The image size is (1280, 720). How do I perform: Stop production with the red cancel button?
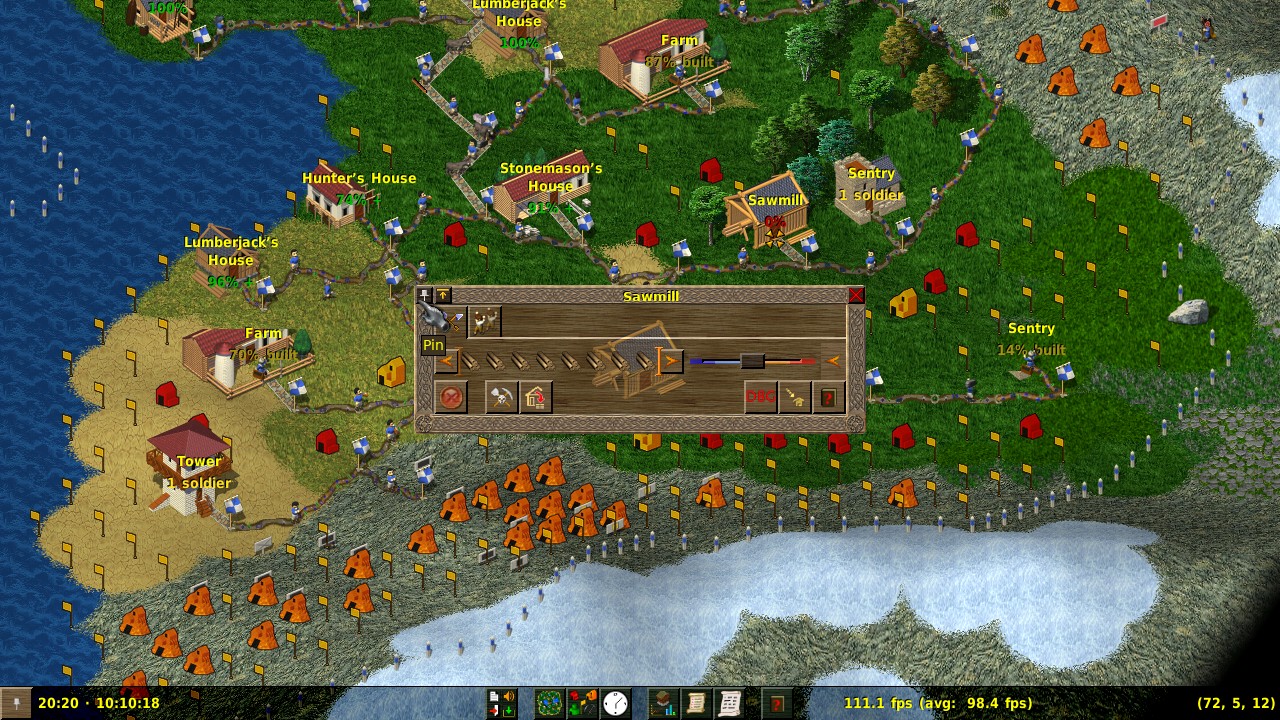(x=451, y=397)
